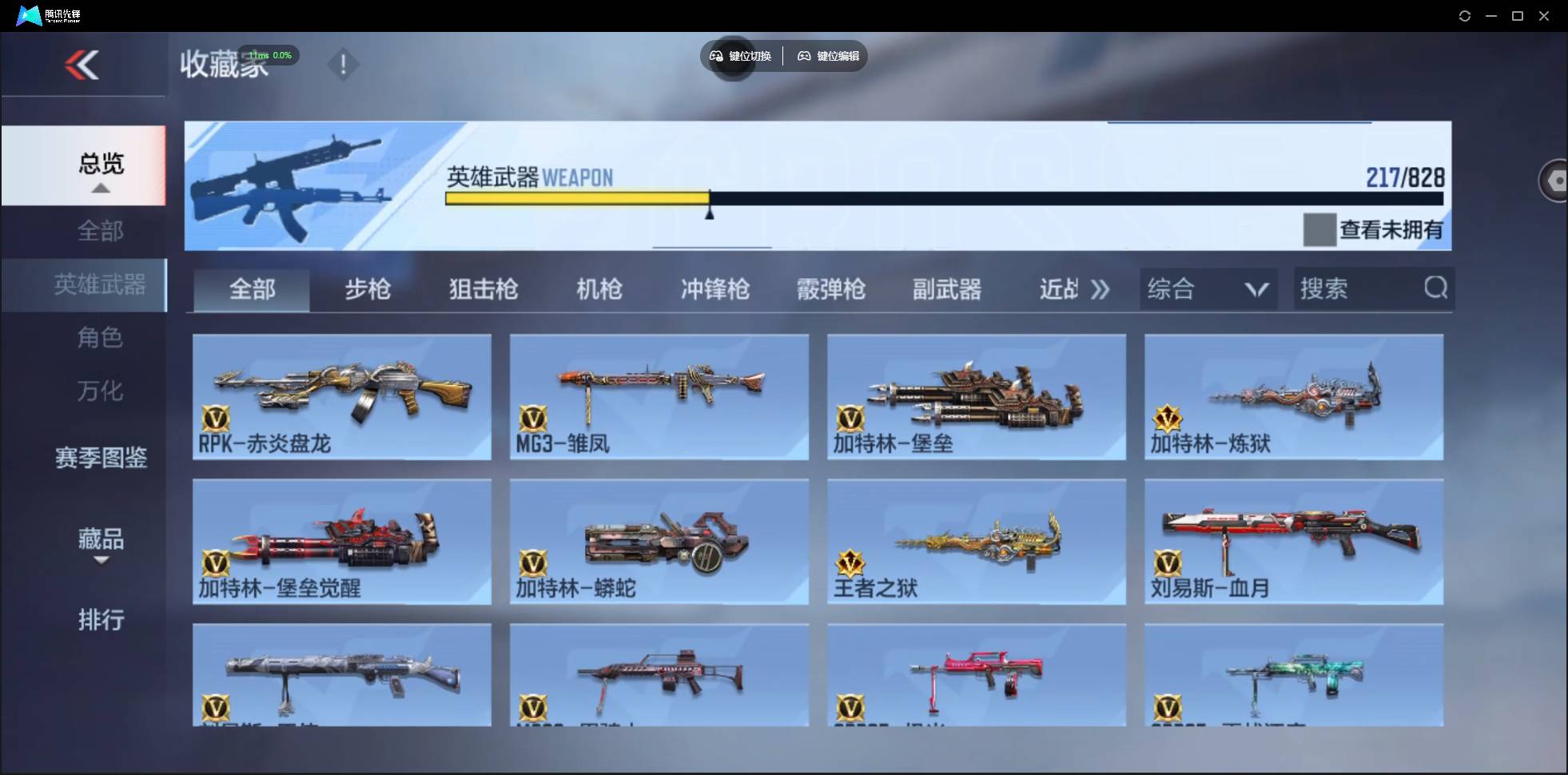Open the 键位切换 key-binding switcher
Viewport: 1568px width, 775px height.
tap(742, 56)
